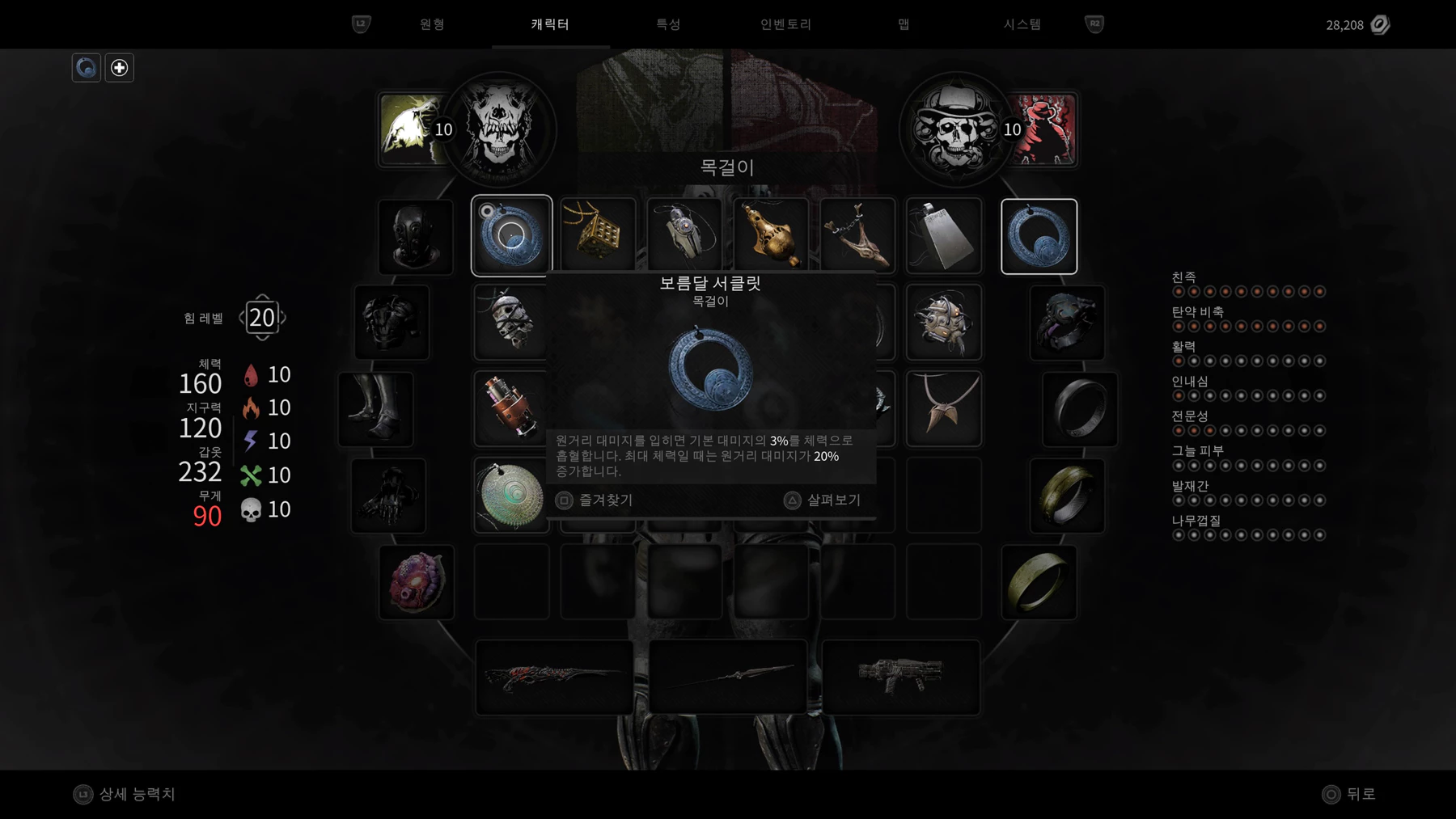Open the body armor equipment slot
1456x819 pixels.
click(x=392, y=322)
